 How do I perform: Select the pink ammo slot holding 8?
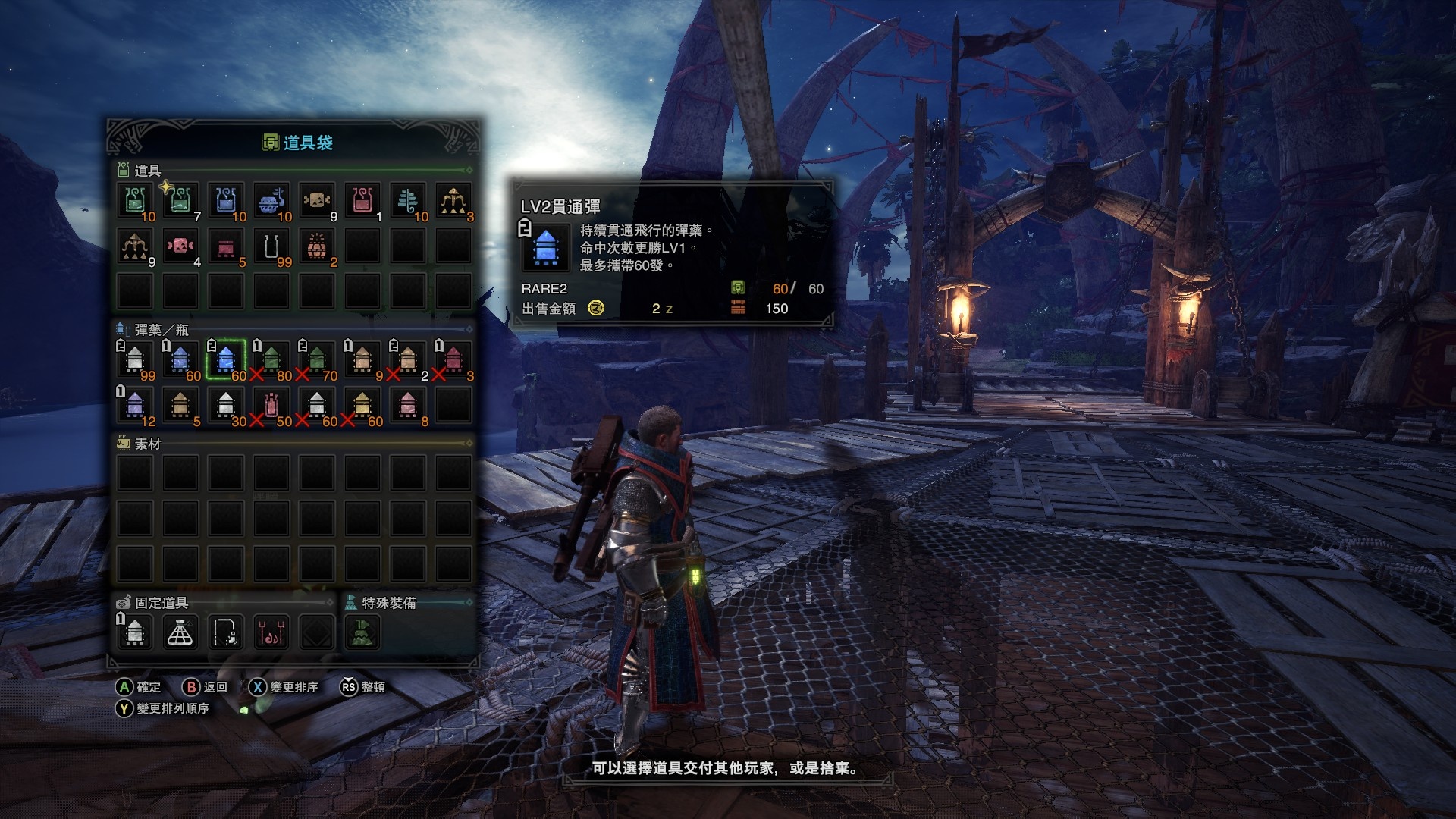tap(408, 404)
